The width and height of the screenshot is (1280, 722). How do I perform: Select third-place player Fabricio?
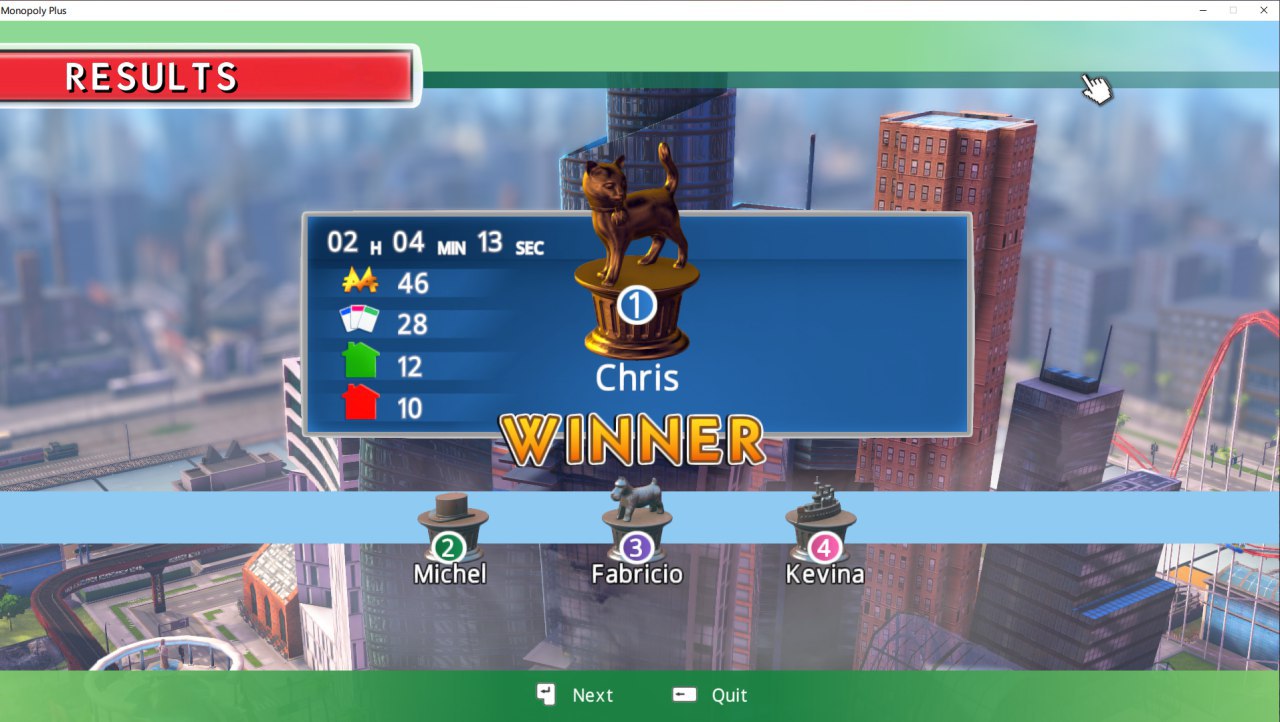pos(637,546)
